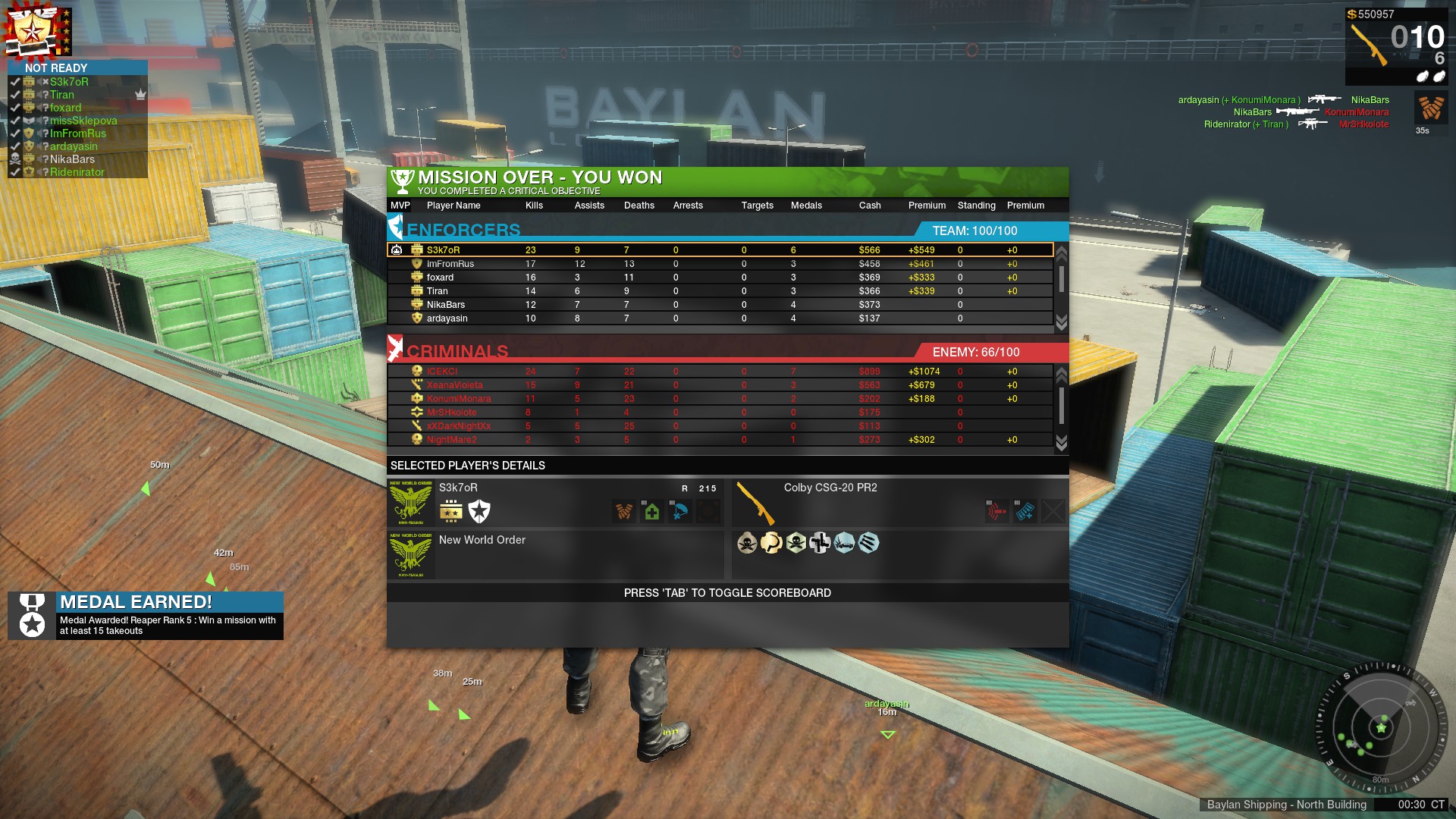The width and height of the screenshot is (1456, 819).
Task: Click missSklepova in the group list
Action: pyautogui.click(x=83, y=121)
